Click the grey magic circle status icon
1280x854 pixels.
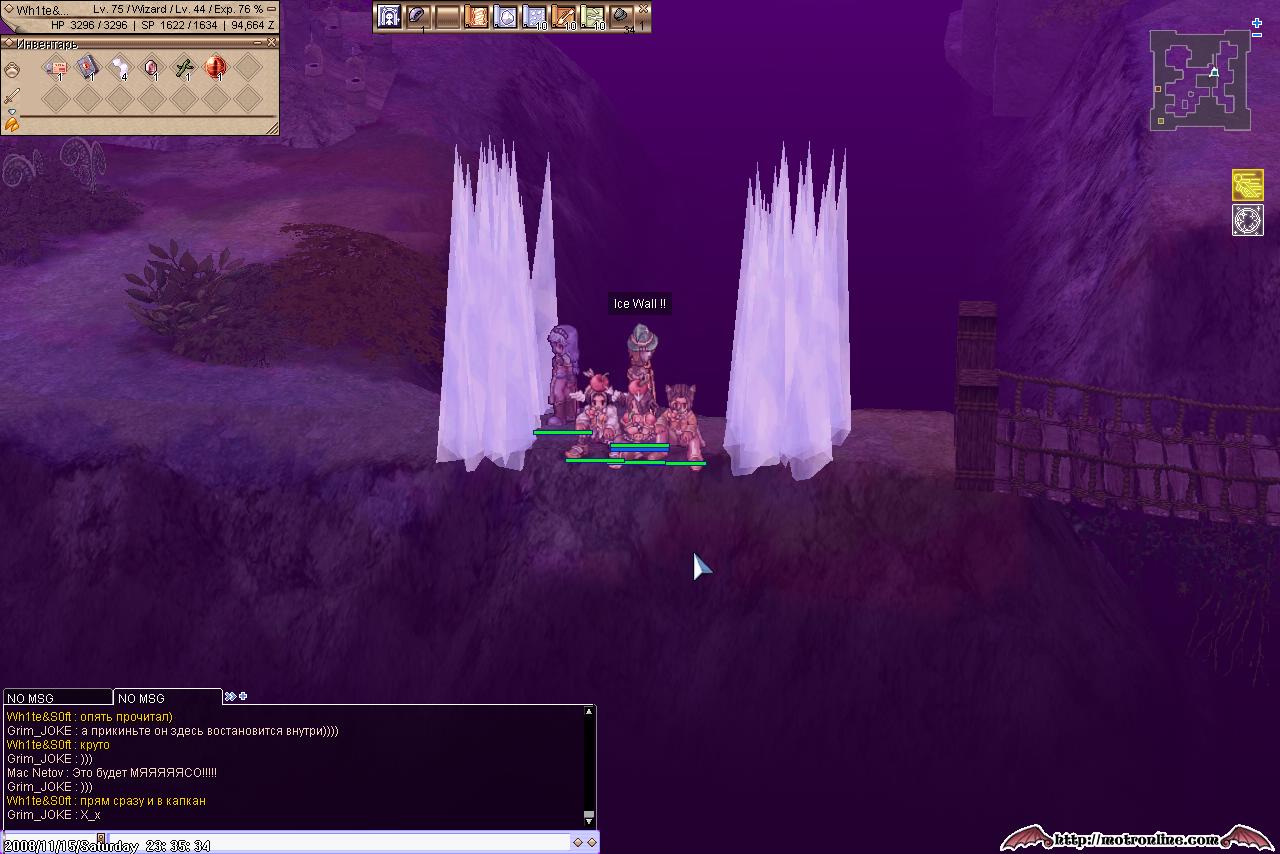click(x=1248, y=220)
